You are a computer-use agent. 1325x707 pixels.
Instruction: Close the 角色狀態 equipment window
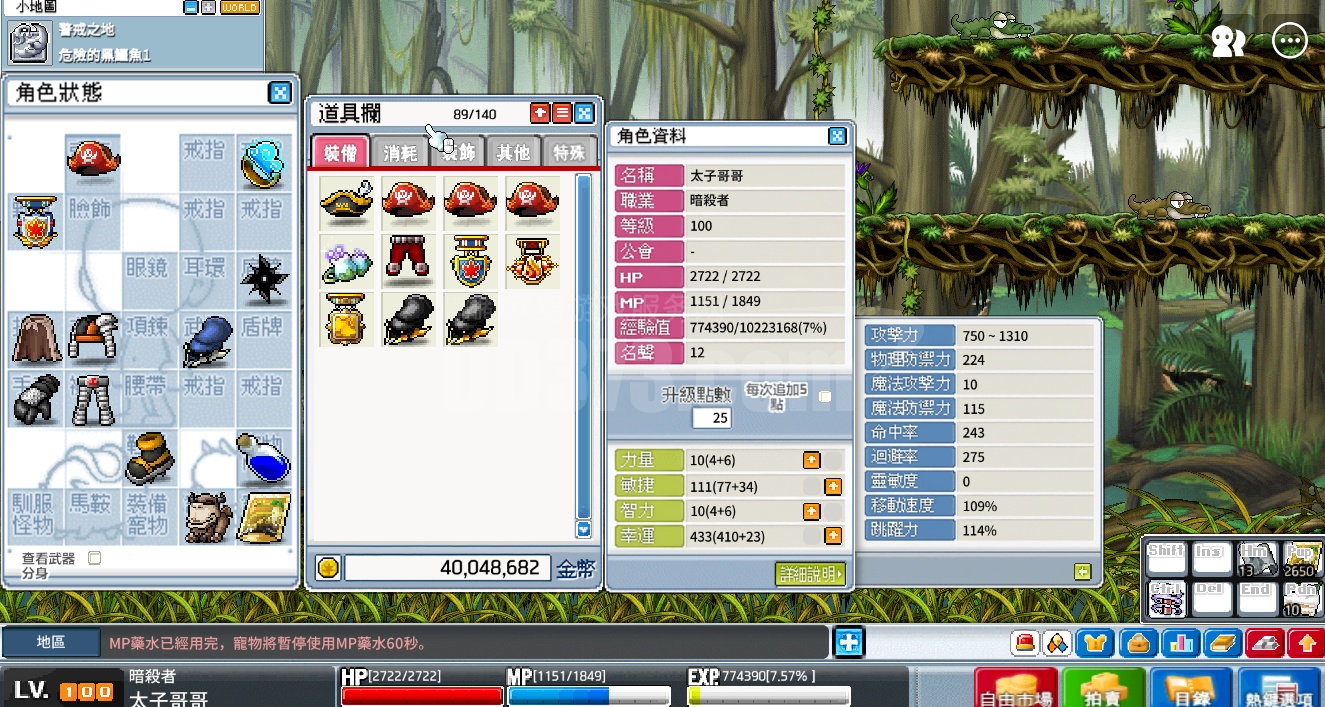coord(280,93)
